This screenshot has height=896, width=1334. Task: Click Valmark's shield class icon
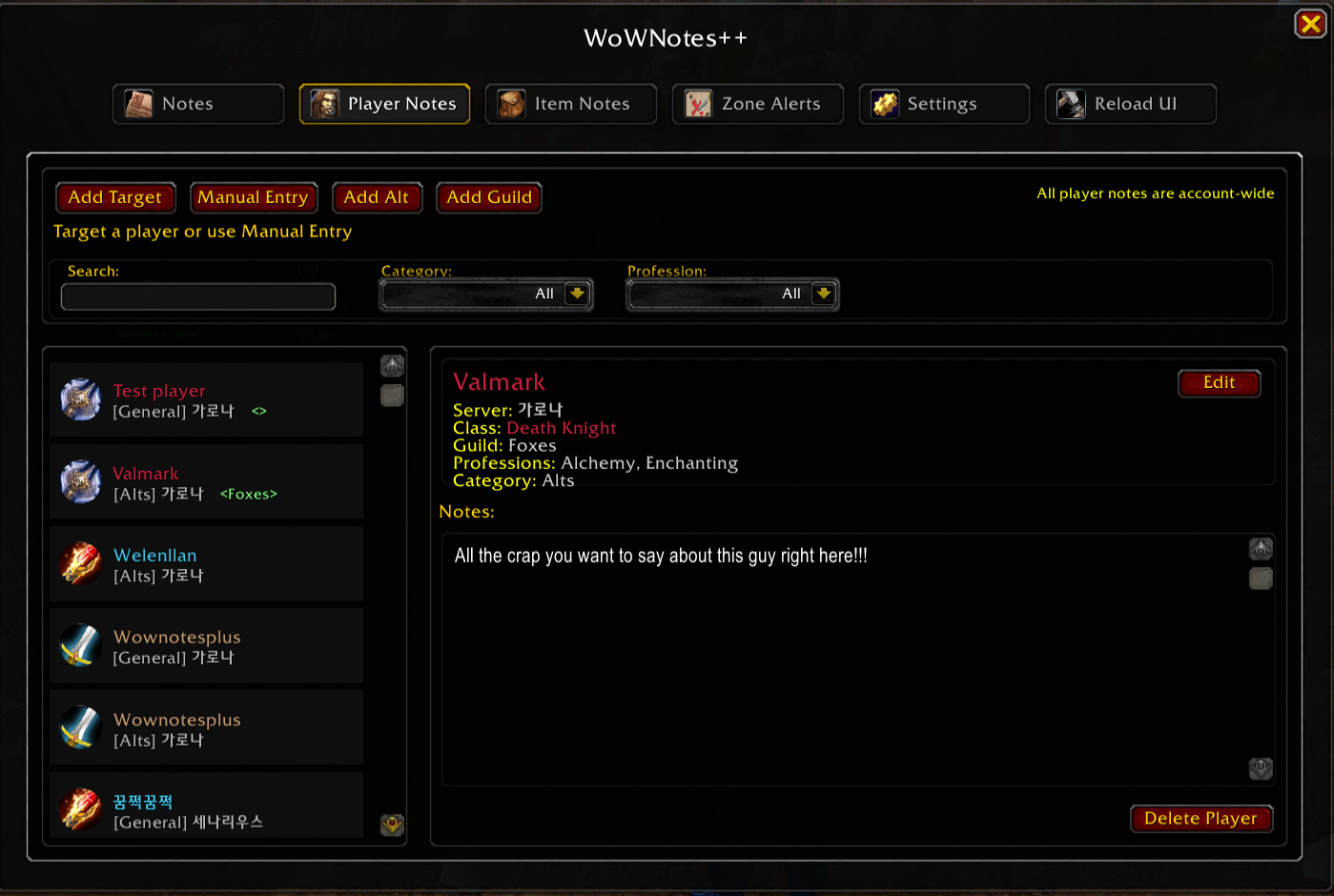pyautogui.click(x=81, y=481)
